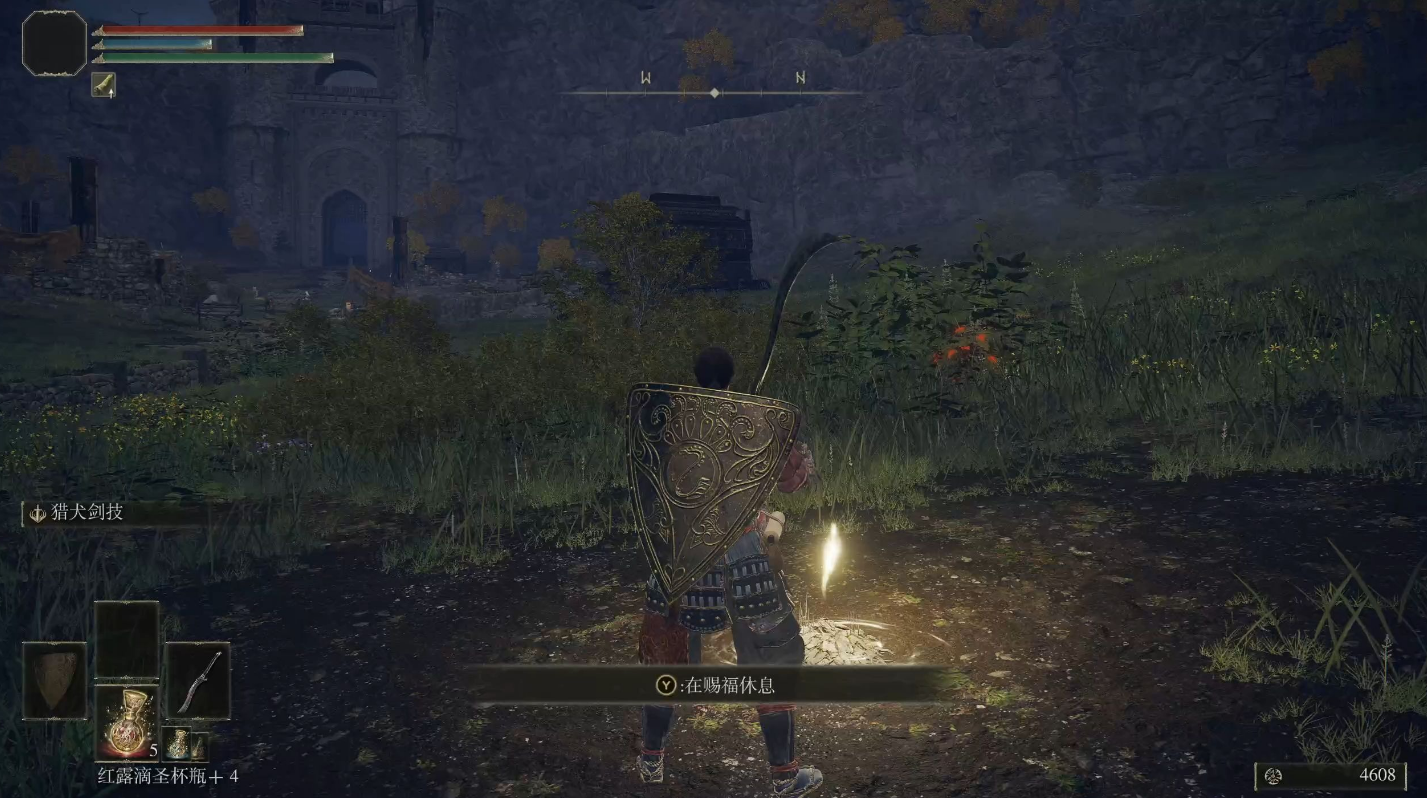Select the 在赐福休息 rest prompt

coord(714,685)
